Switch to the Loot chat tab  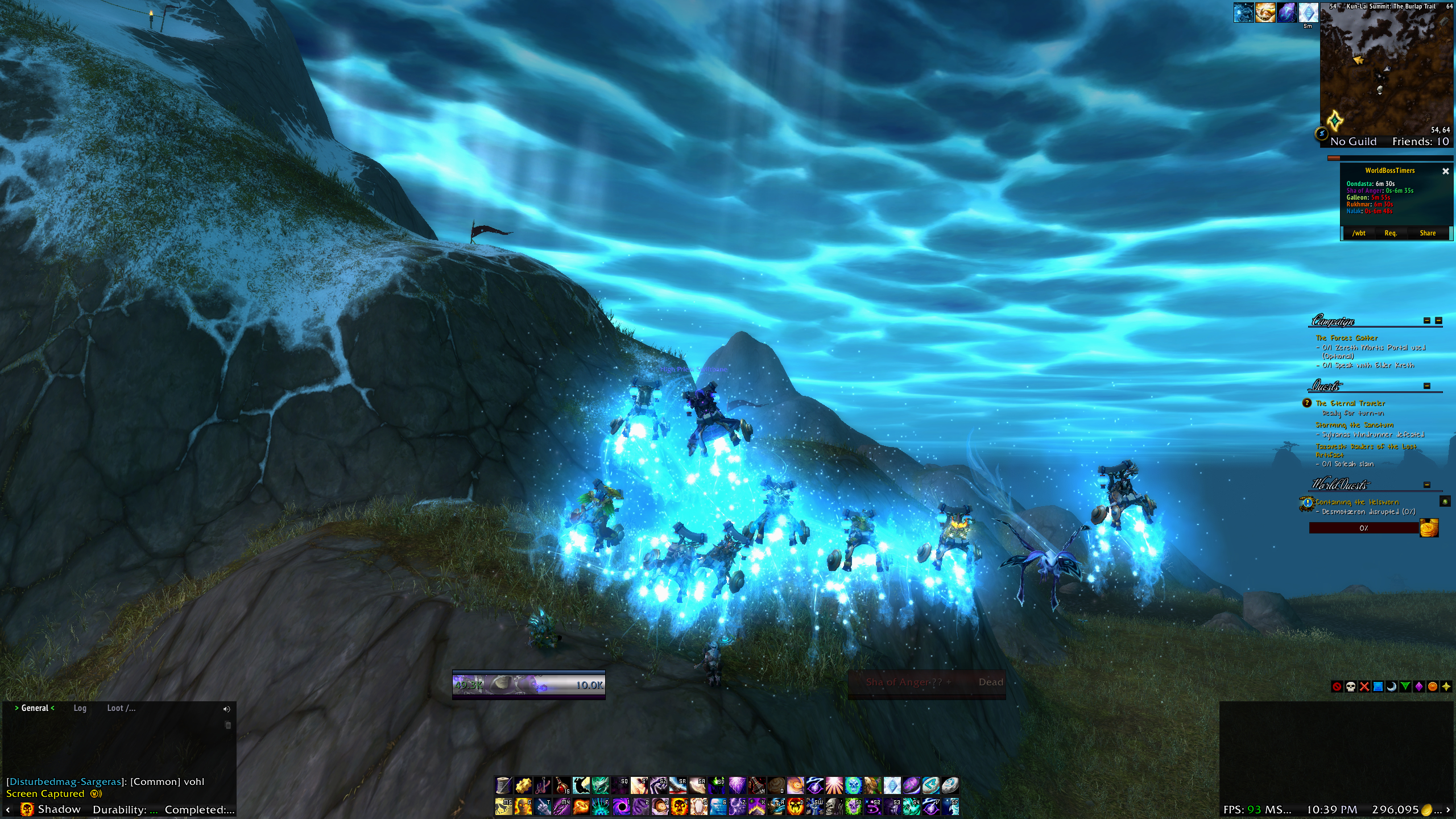point(121,708)
